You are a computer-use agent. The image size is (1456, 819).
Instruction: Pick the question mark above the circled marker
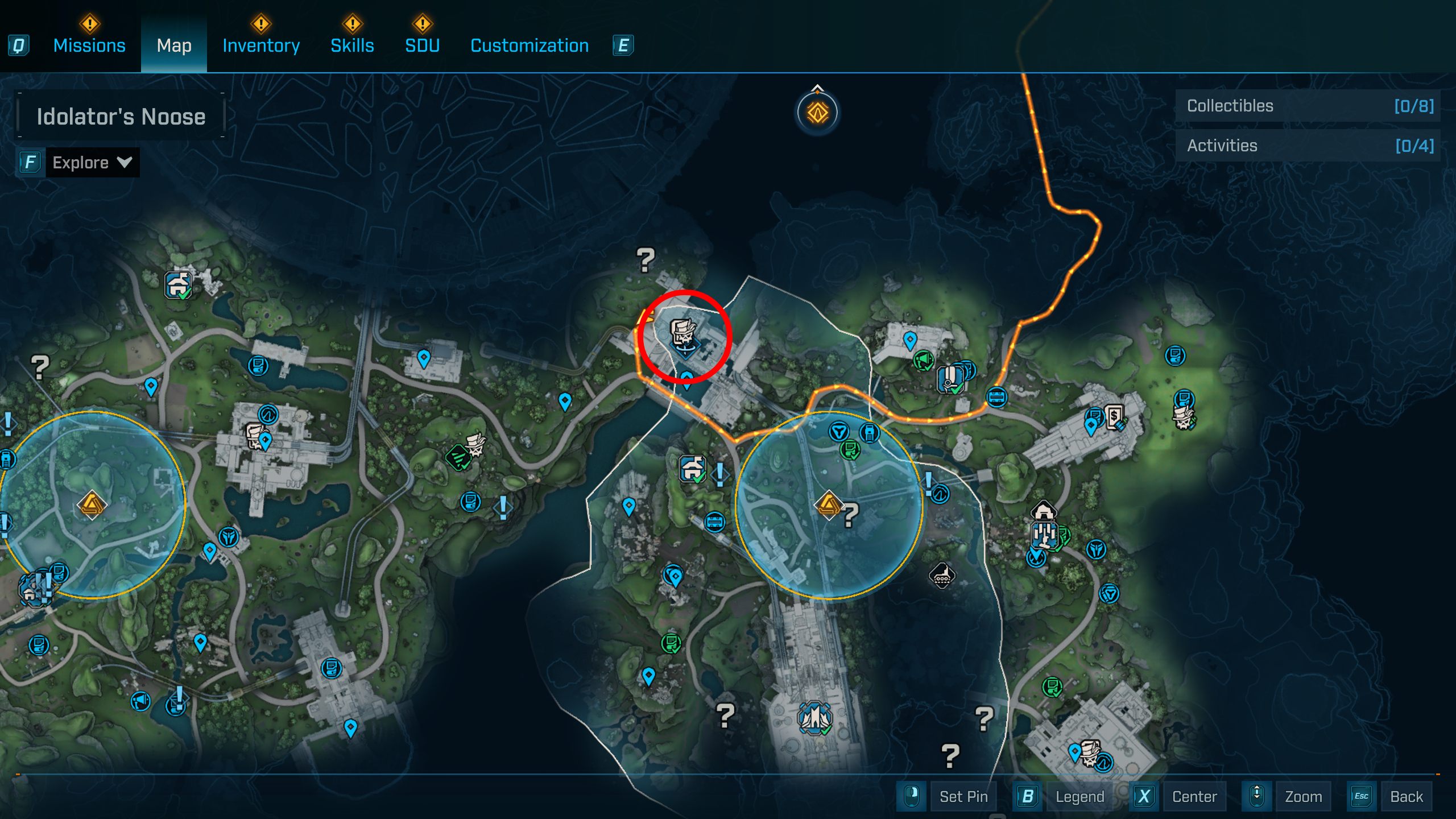coord(646,260)
